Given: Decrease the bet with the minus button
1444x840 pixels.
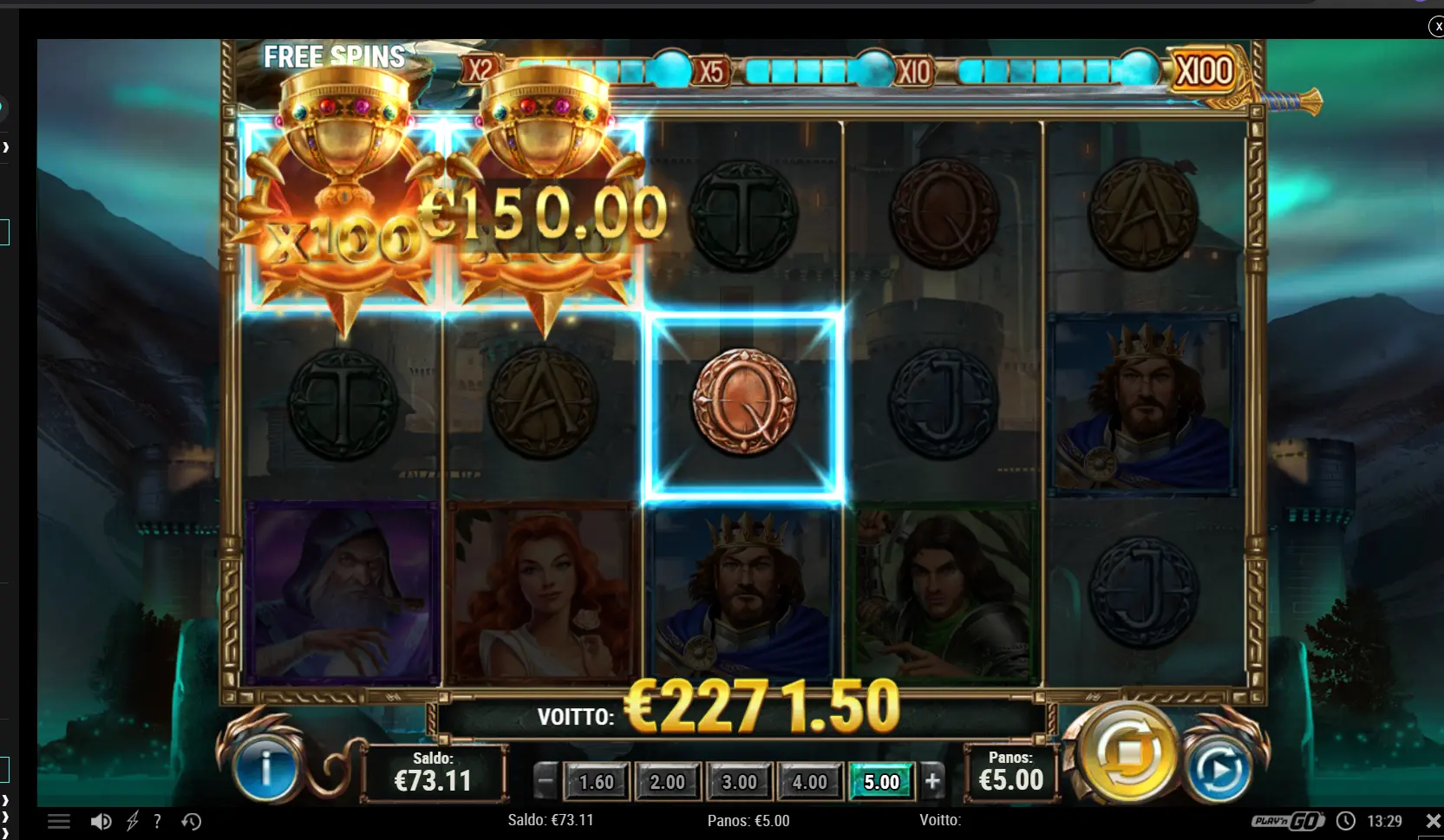Looking at the screenshot, I should [x=546, y=782].
